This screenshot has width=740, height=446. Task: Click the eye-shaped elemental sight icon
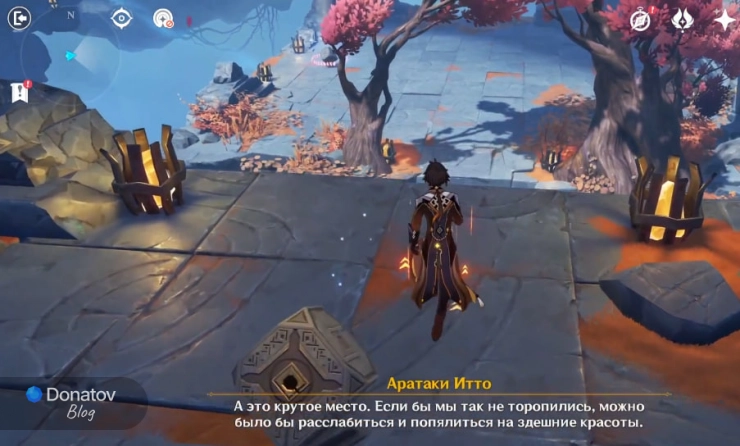tap(121, 18)
